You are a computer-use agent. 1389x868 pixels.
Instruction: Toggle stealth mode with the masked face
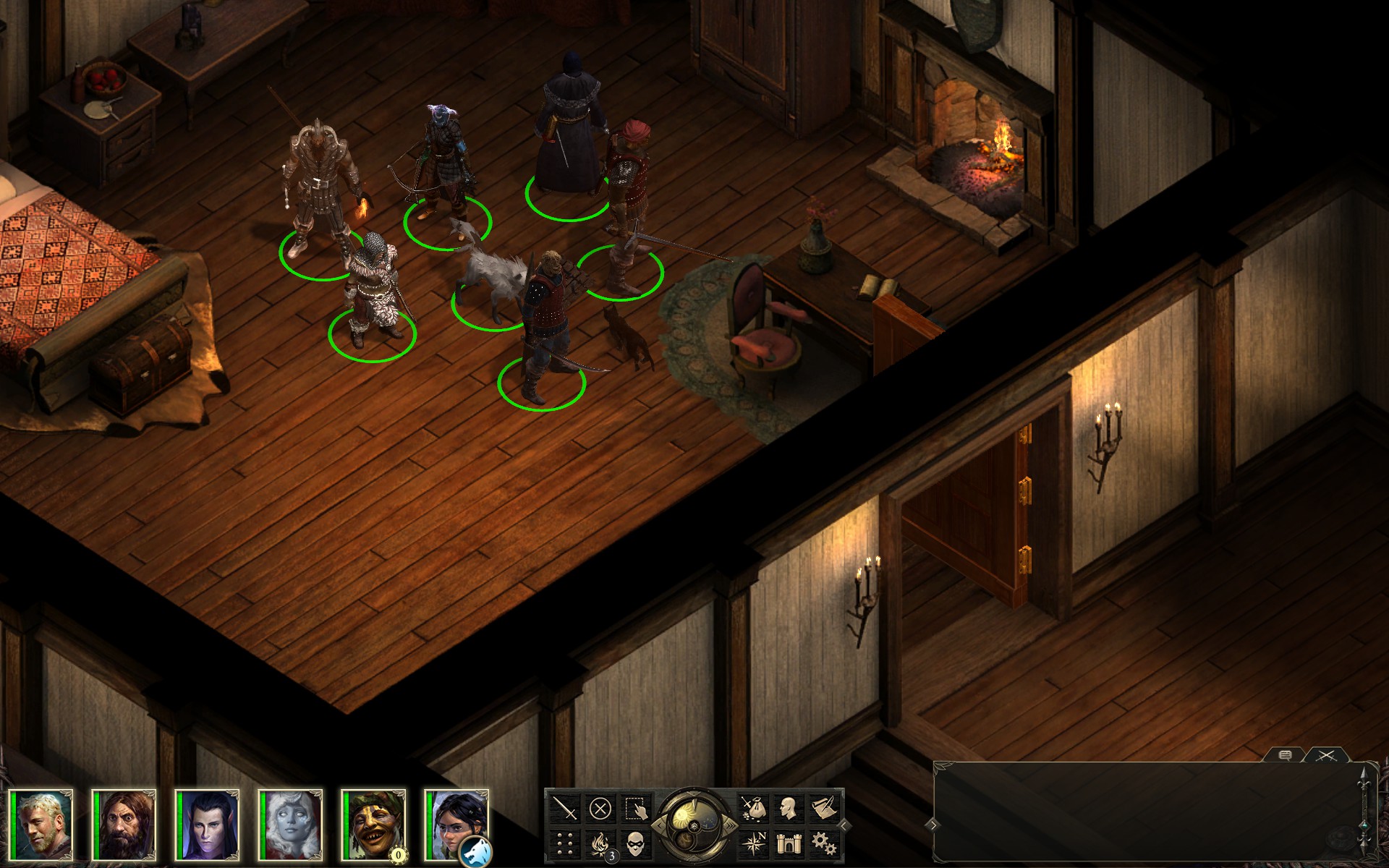coord(634,843)
